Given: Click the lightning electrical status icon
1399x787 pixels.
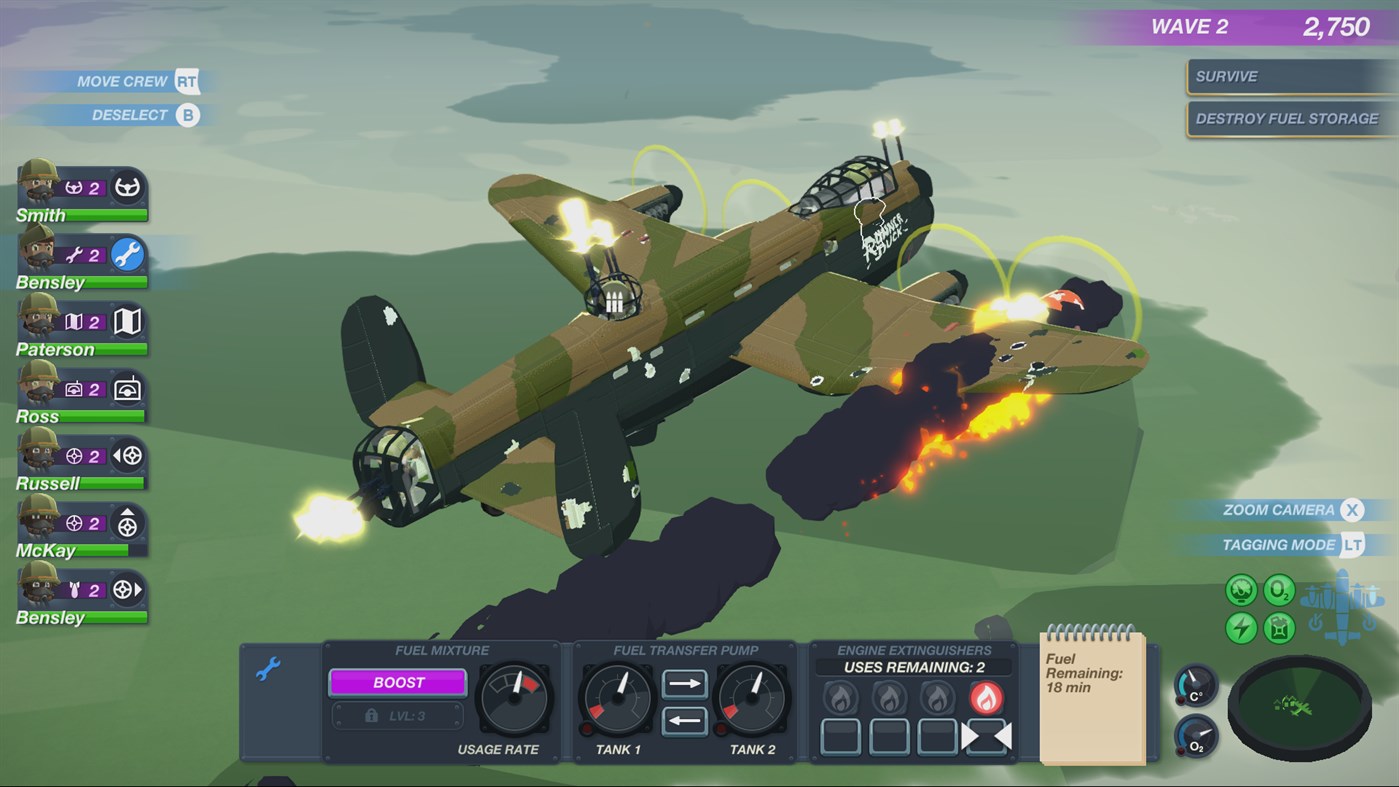Looking at the screenshot, I should click(1240, 627).
